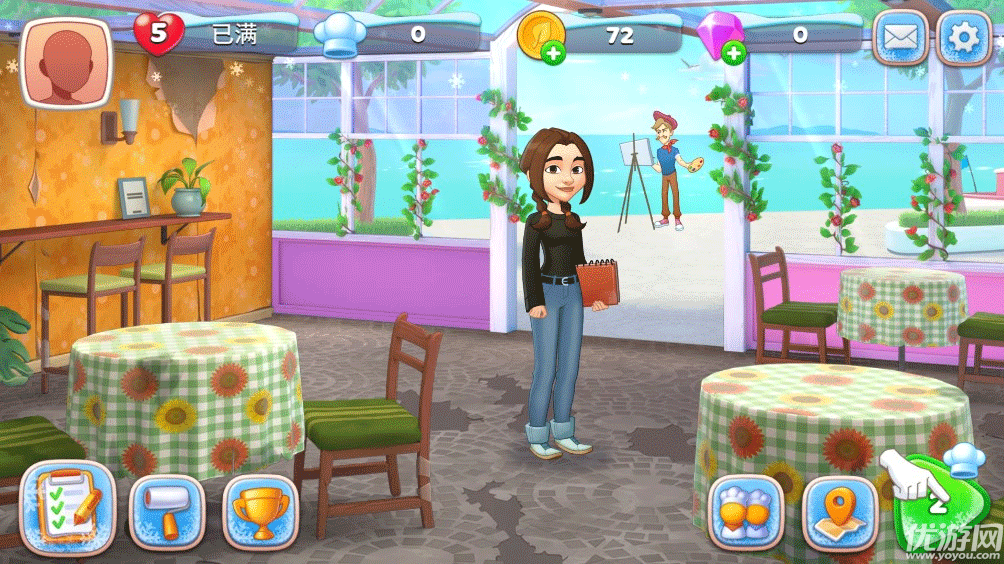Open the checklist task clipboard
This screenshot has height=564, width=1004.
(68, 509)
